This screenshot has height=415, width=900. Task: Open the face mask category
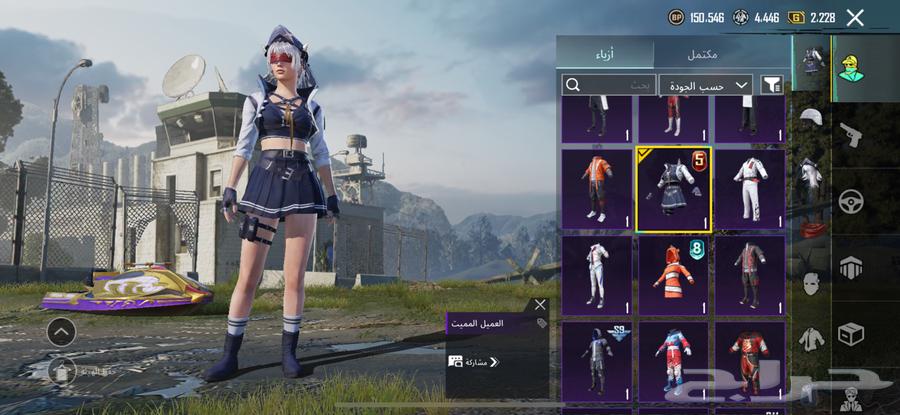click(x=810, y=284)
